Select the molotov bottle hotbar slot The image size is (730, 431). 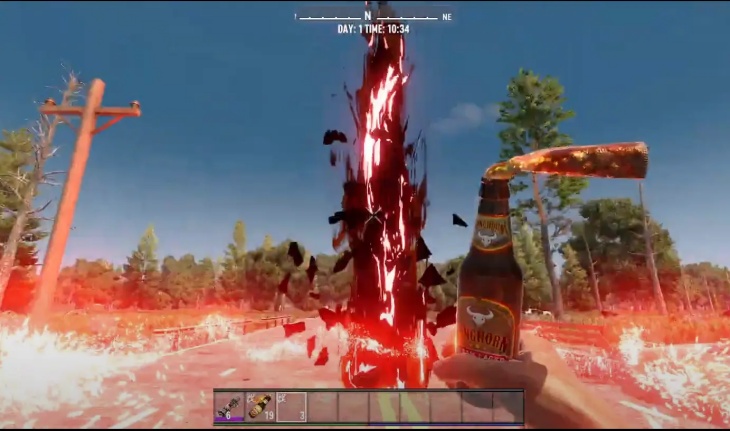click(x=260, y=406)
